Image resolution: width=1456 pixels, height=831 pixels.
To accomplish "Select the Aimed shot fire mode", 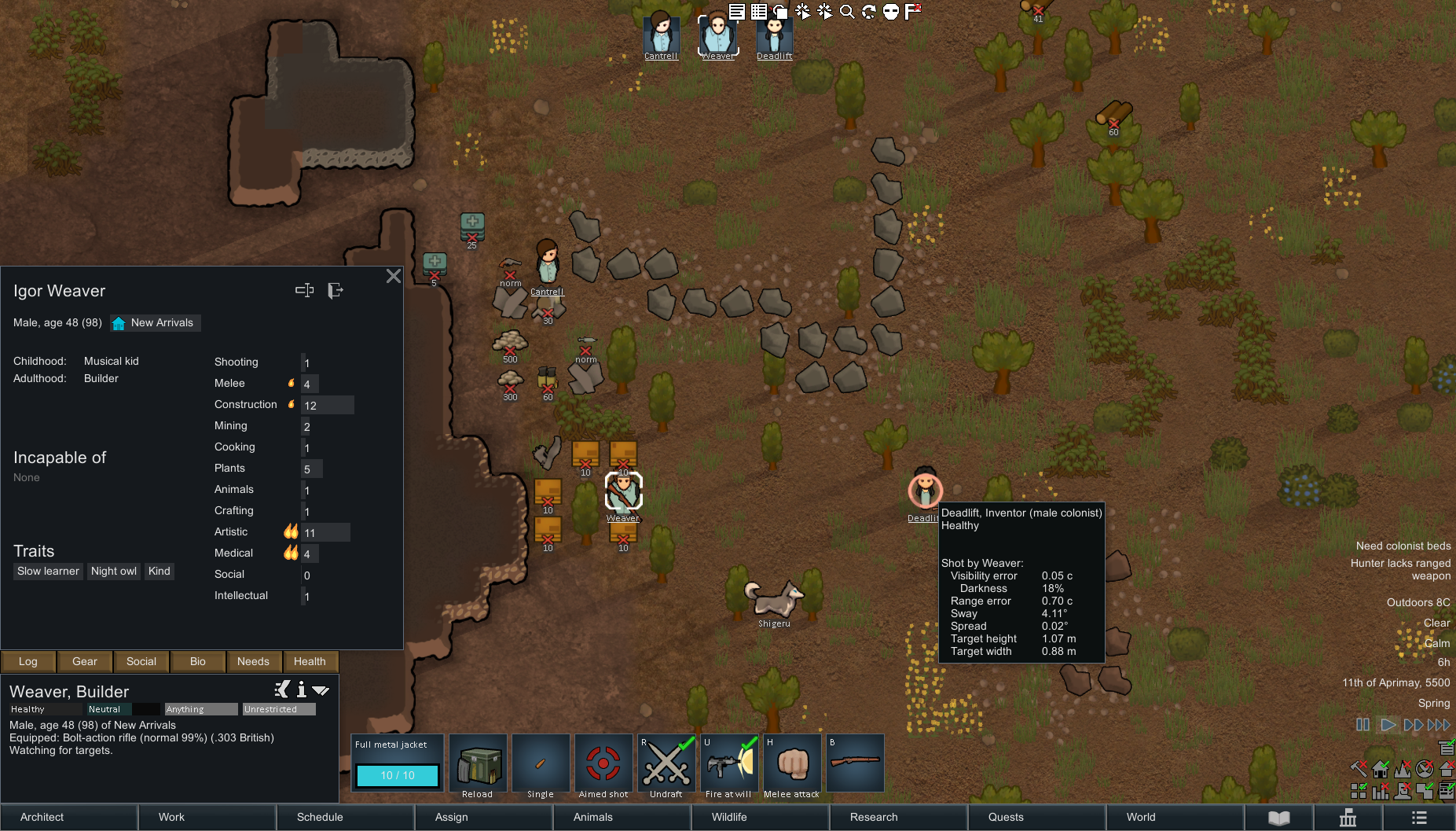I will (x=603, y=763).
